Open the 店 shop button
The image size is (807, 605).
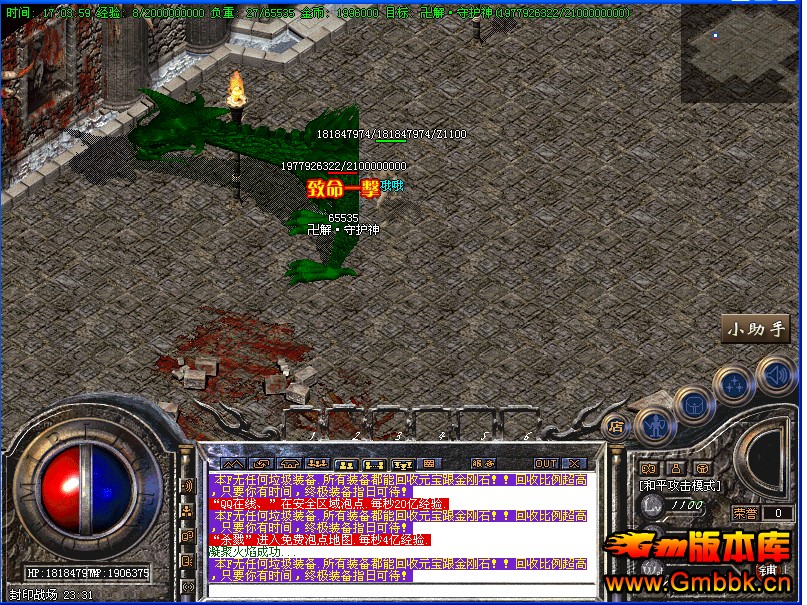click(615, 426)
